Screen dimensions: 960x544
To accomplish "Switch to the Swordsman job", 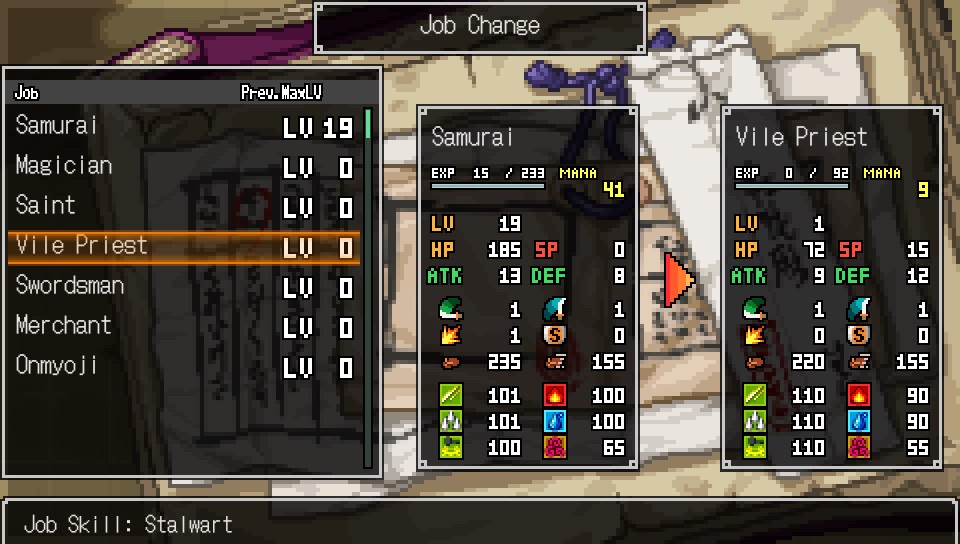I will click(x=184, y=287).
